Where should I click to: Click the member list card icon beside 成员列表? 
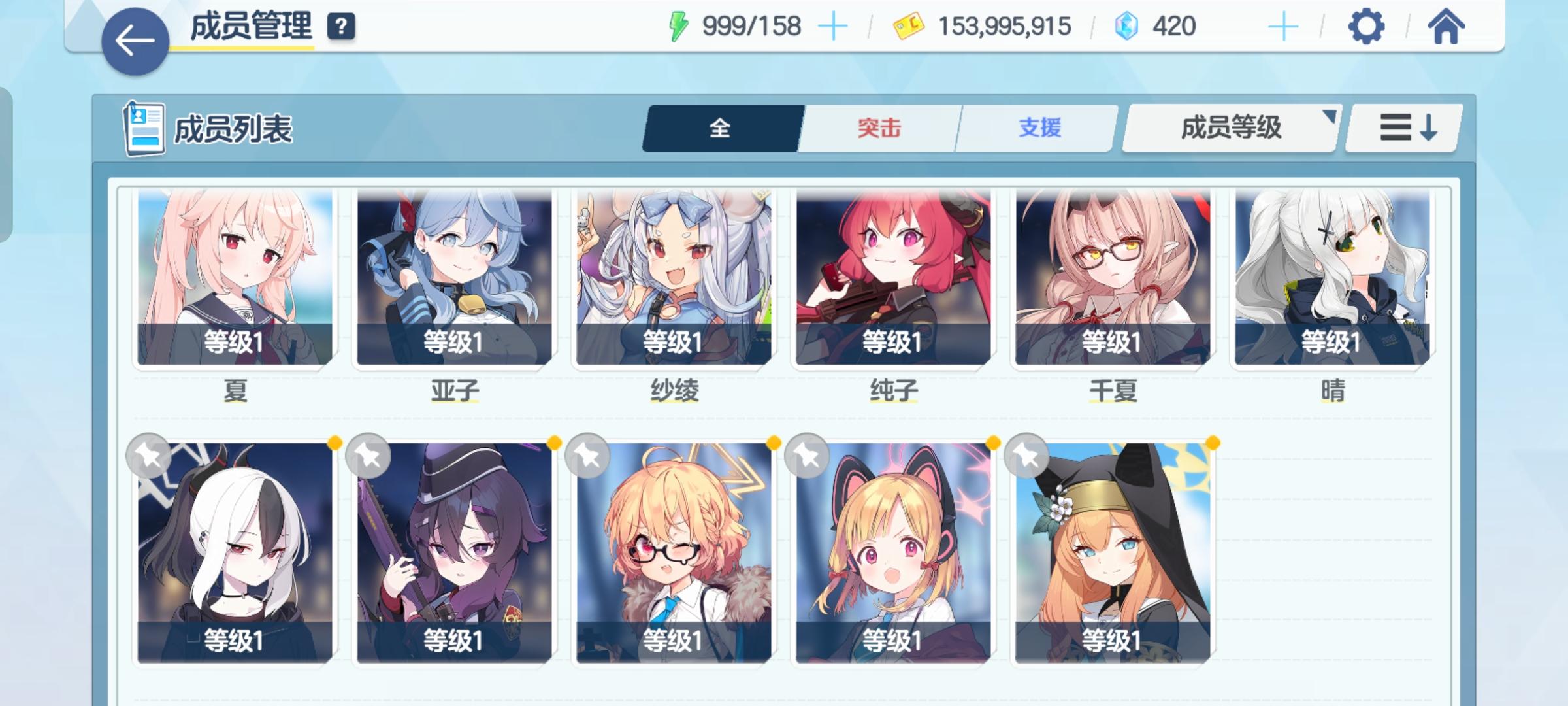click(145, 127)
